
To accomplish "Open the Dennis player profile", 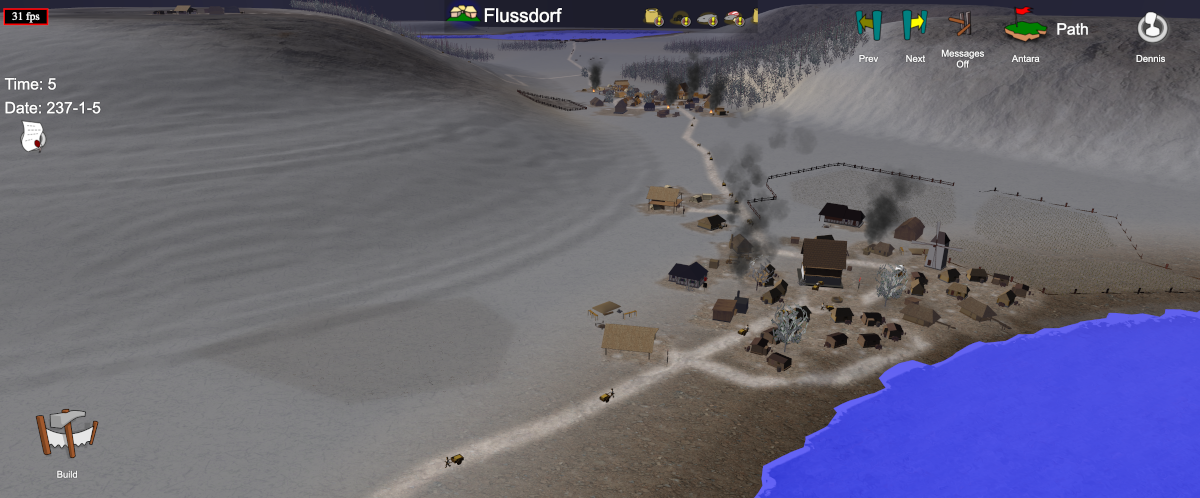I will pyautogui.click(x=1151, y=26).
